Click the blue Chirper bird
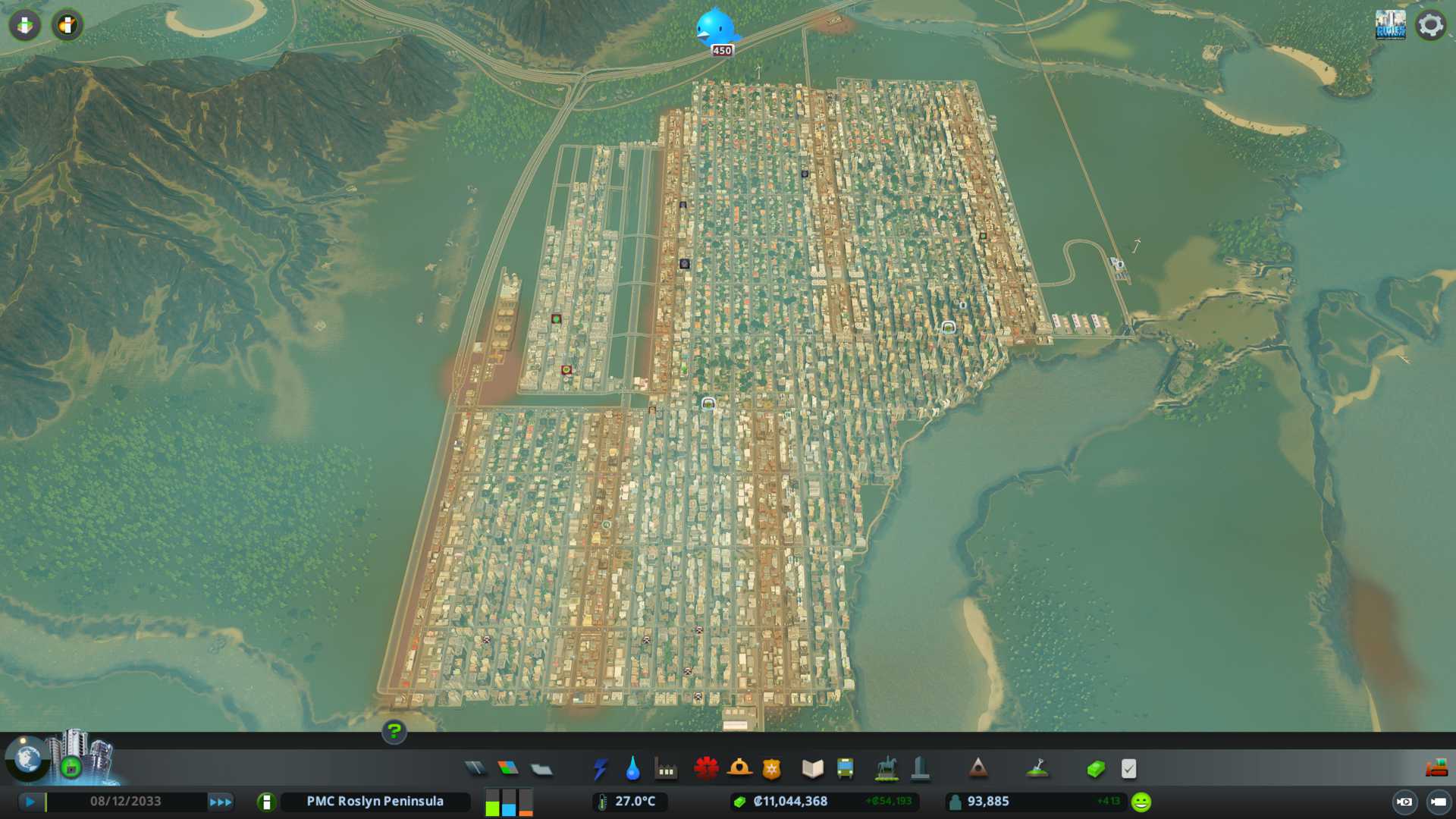Viewport: 1456px width, 819px height. [x=716, y=28]
